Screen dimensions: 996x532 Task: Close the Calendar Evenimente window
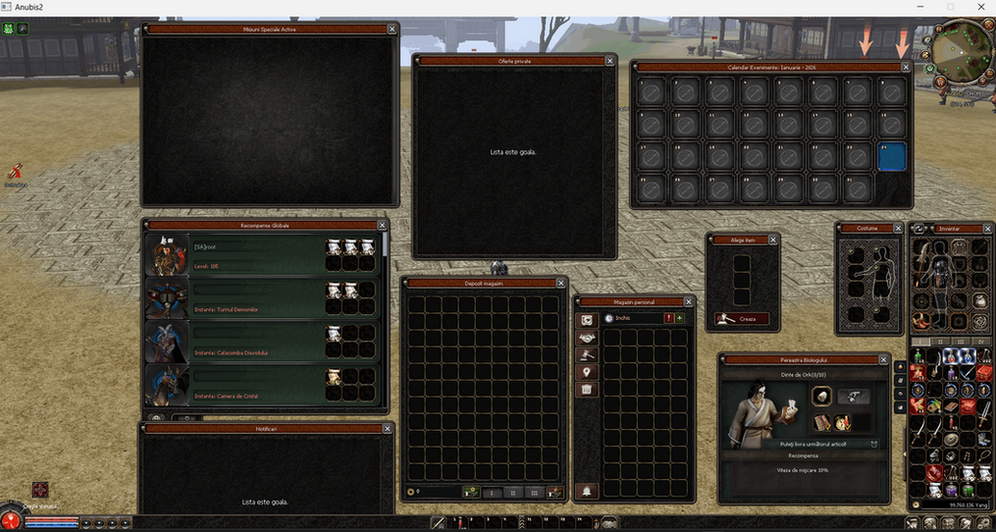(x=906, y=67)
